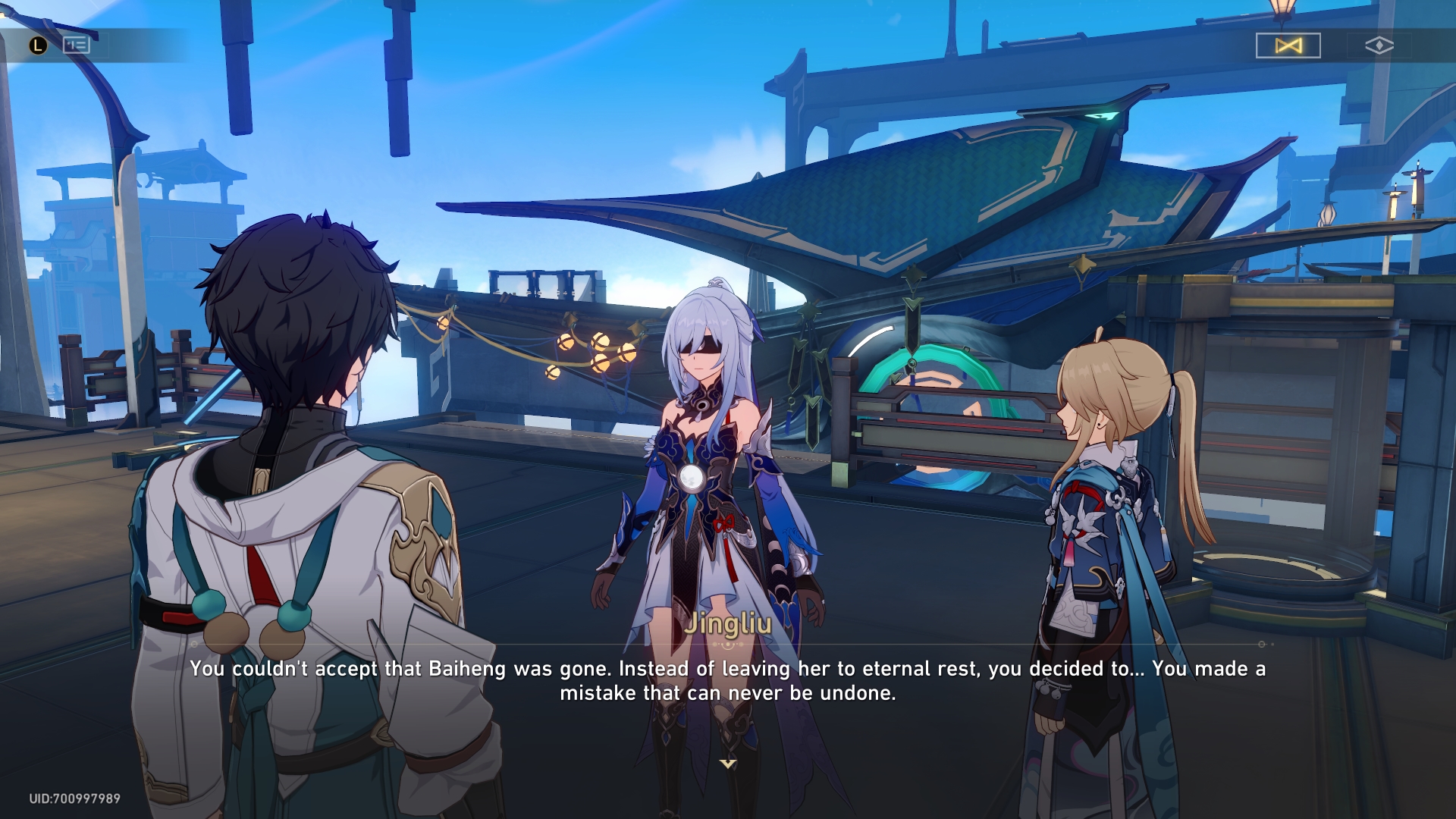
Task: Advance dialogue with the down arrow indicator
Action: click(x=728, y=764)
